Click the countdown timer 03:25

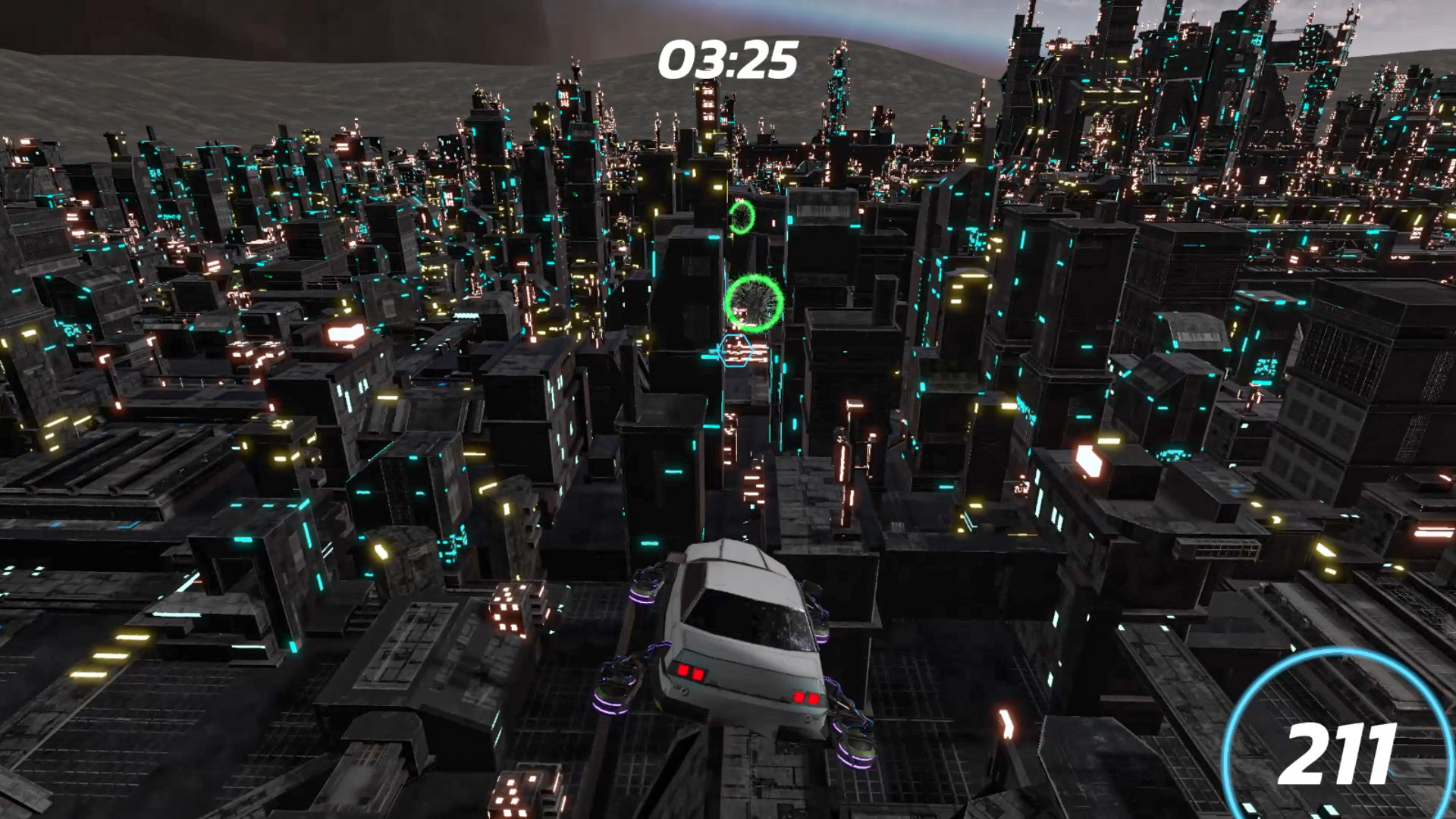(729, 58)
